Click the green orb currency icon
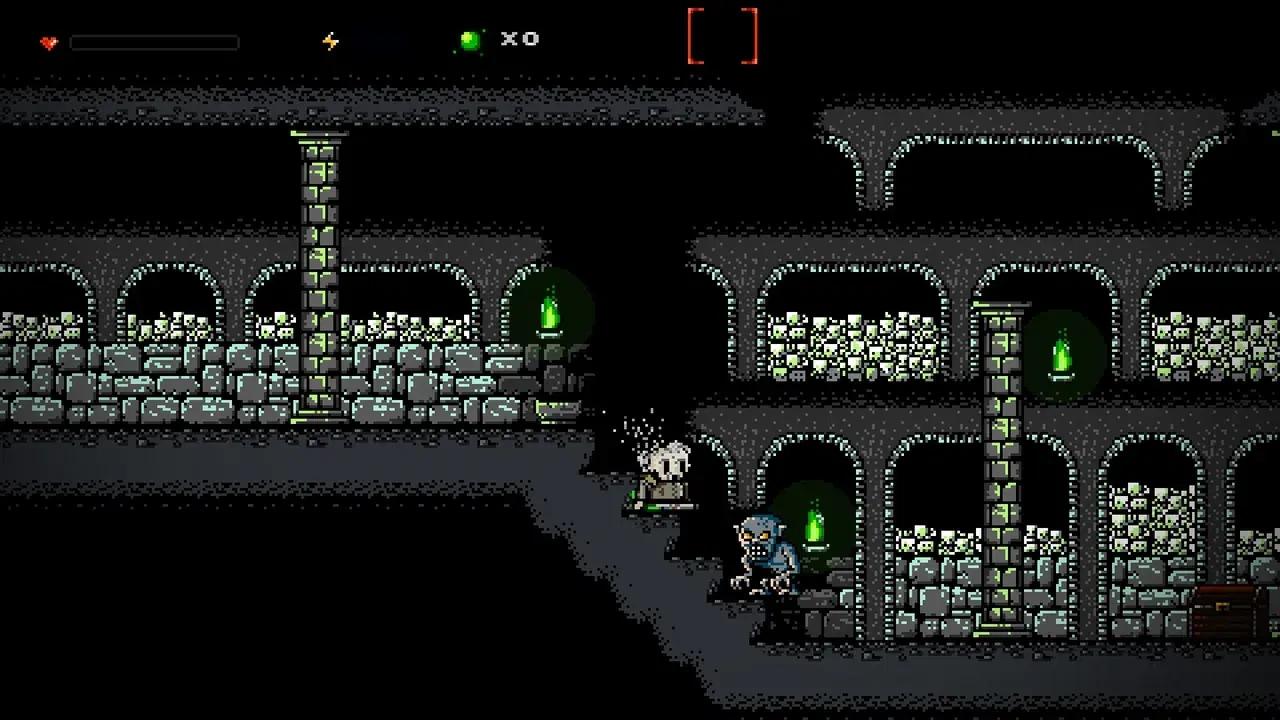This screenshot has width=1280, height=720. [x=470, y=40]
